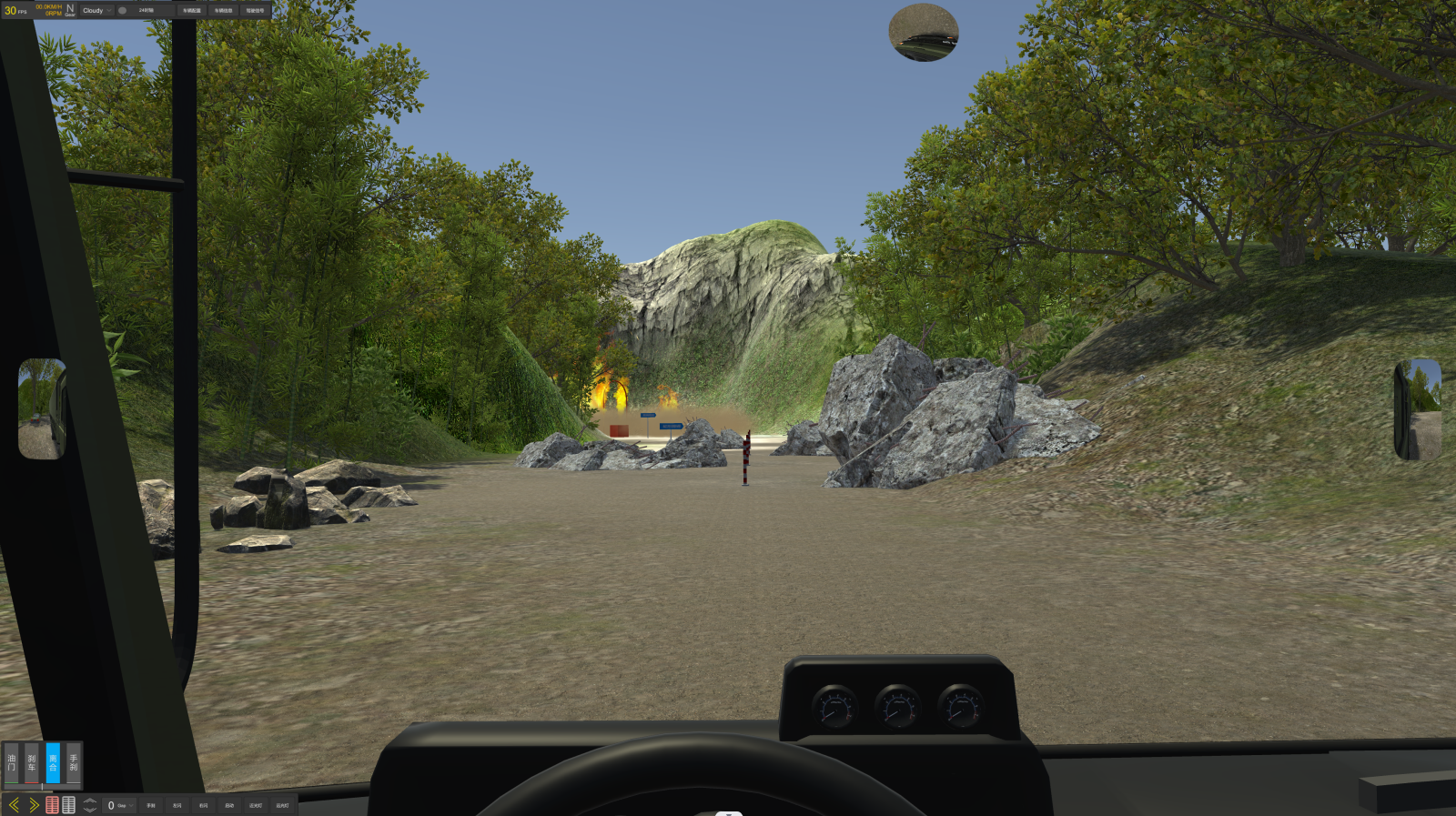Turn on the 近光灯 low beam
The image size is (1456, 816).
pyautogui.click(x=256, y=805)
